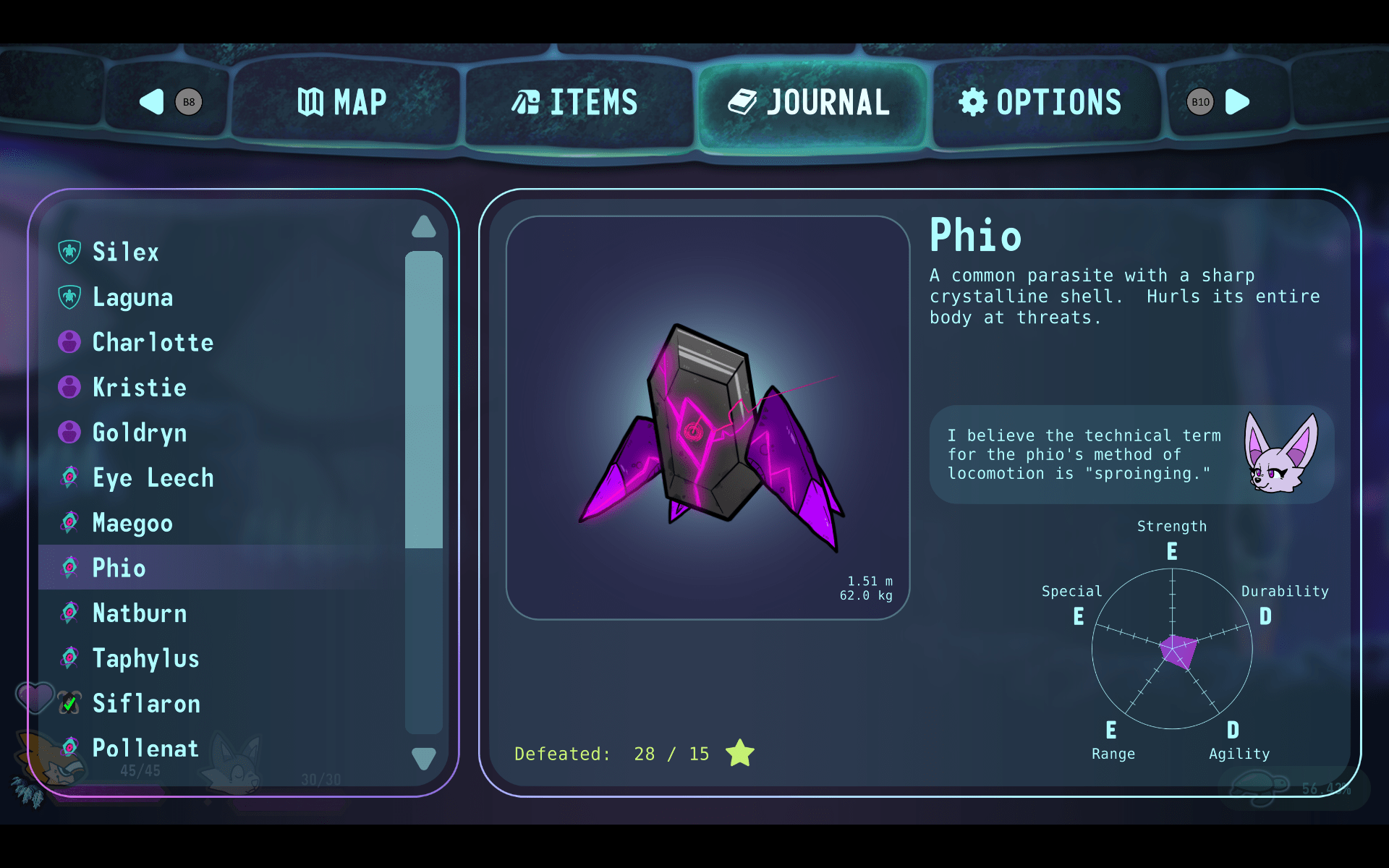View the Natburn entry
Screen dimensions: 1389x868
tap(140, 613)
